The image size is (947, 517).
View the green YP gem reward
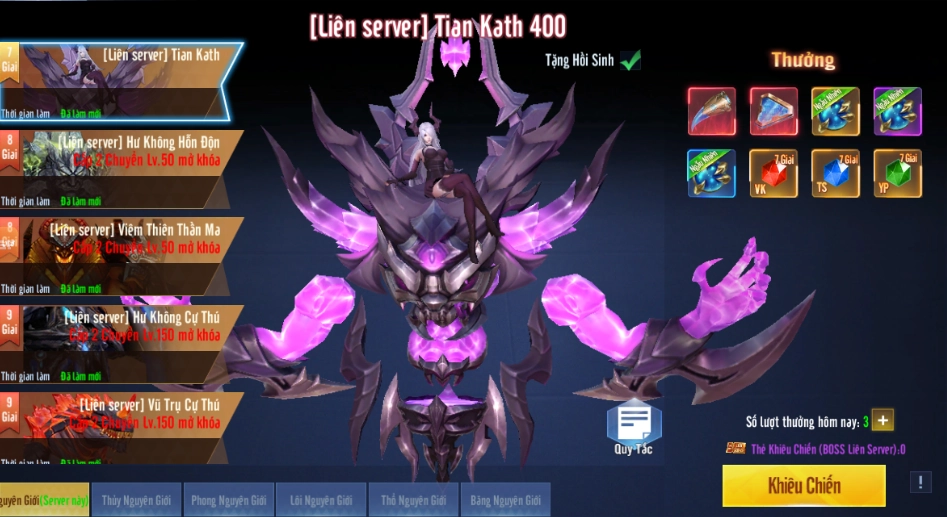point(897,173)
